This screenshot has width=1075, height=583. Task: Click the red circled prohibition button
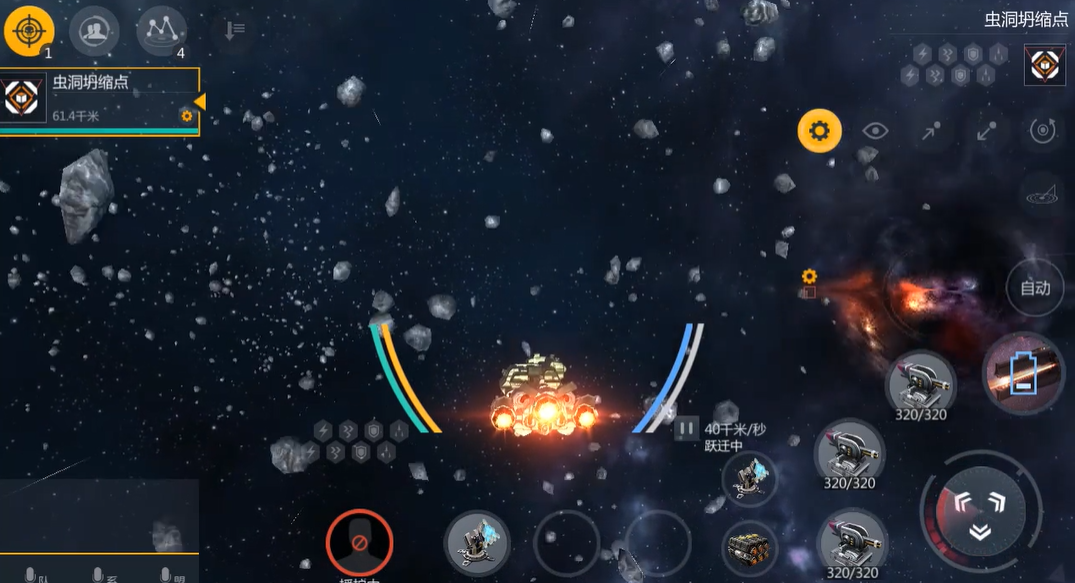359,543
